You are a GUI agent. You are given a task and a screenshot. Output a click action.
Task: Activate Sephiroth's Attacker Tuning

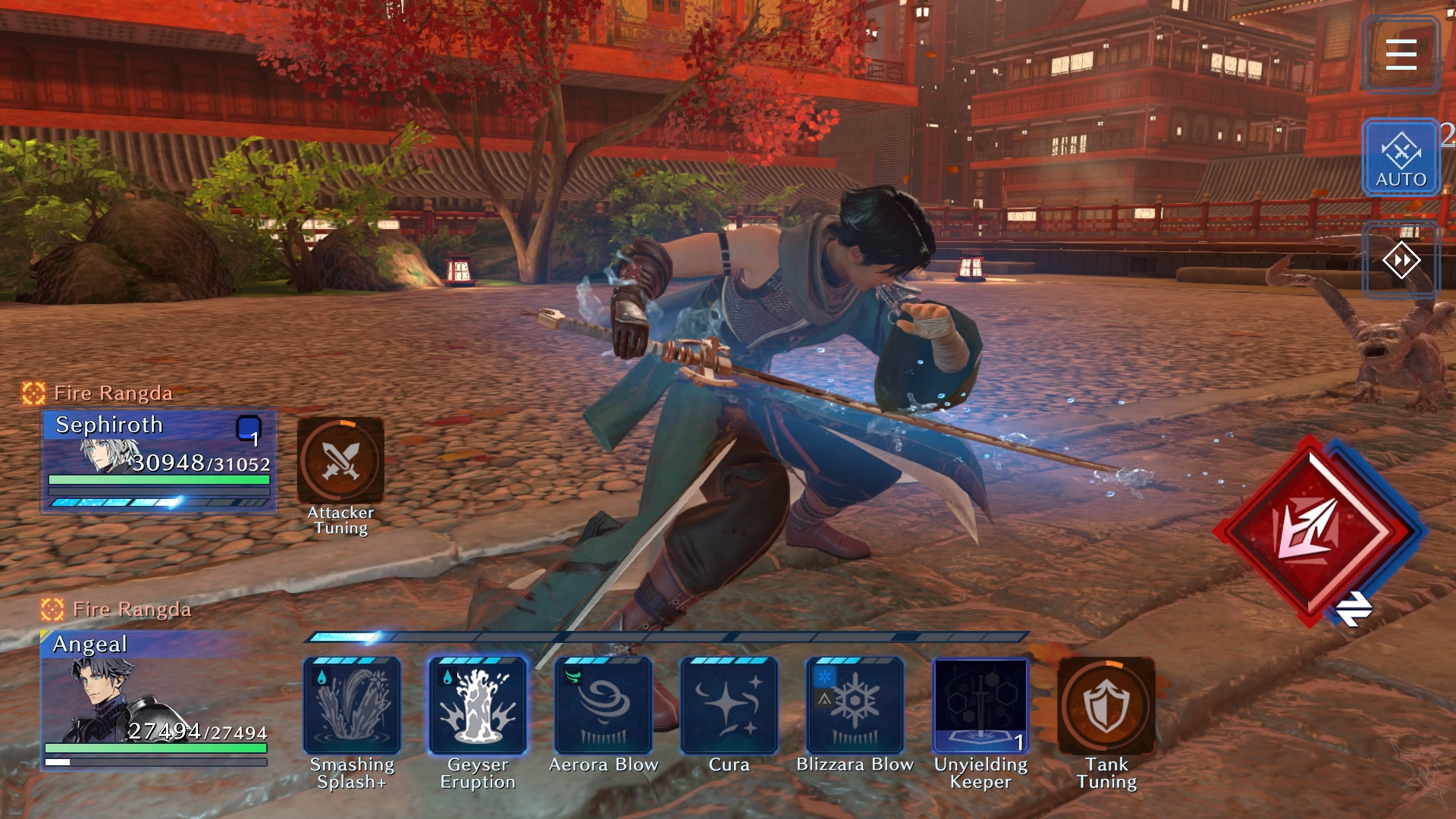coord(340,460)
